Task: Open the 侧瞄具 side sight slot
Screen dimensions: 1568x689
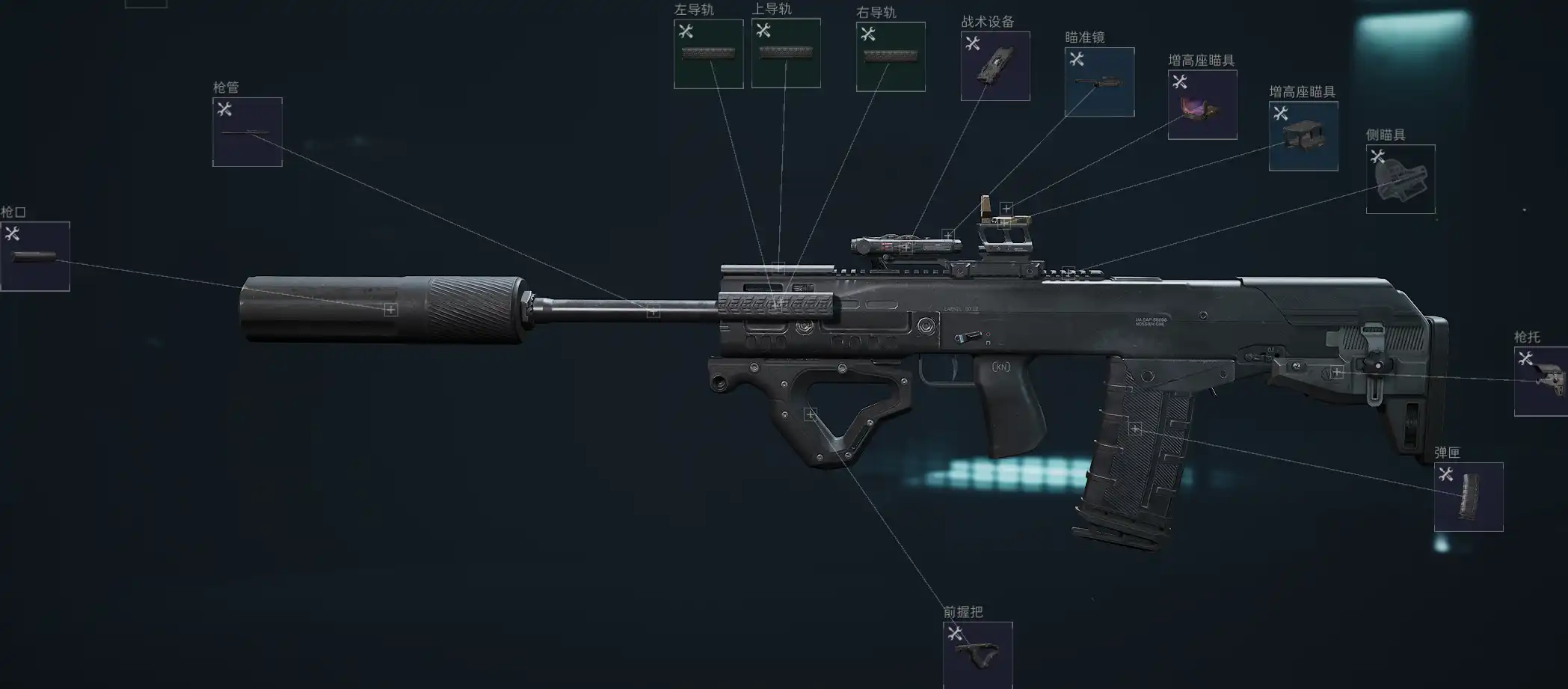Action: pyautogui.click(x=1401, y=179)
